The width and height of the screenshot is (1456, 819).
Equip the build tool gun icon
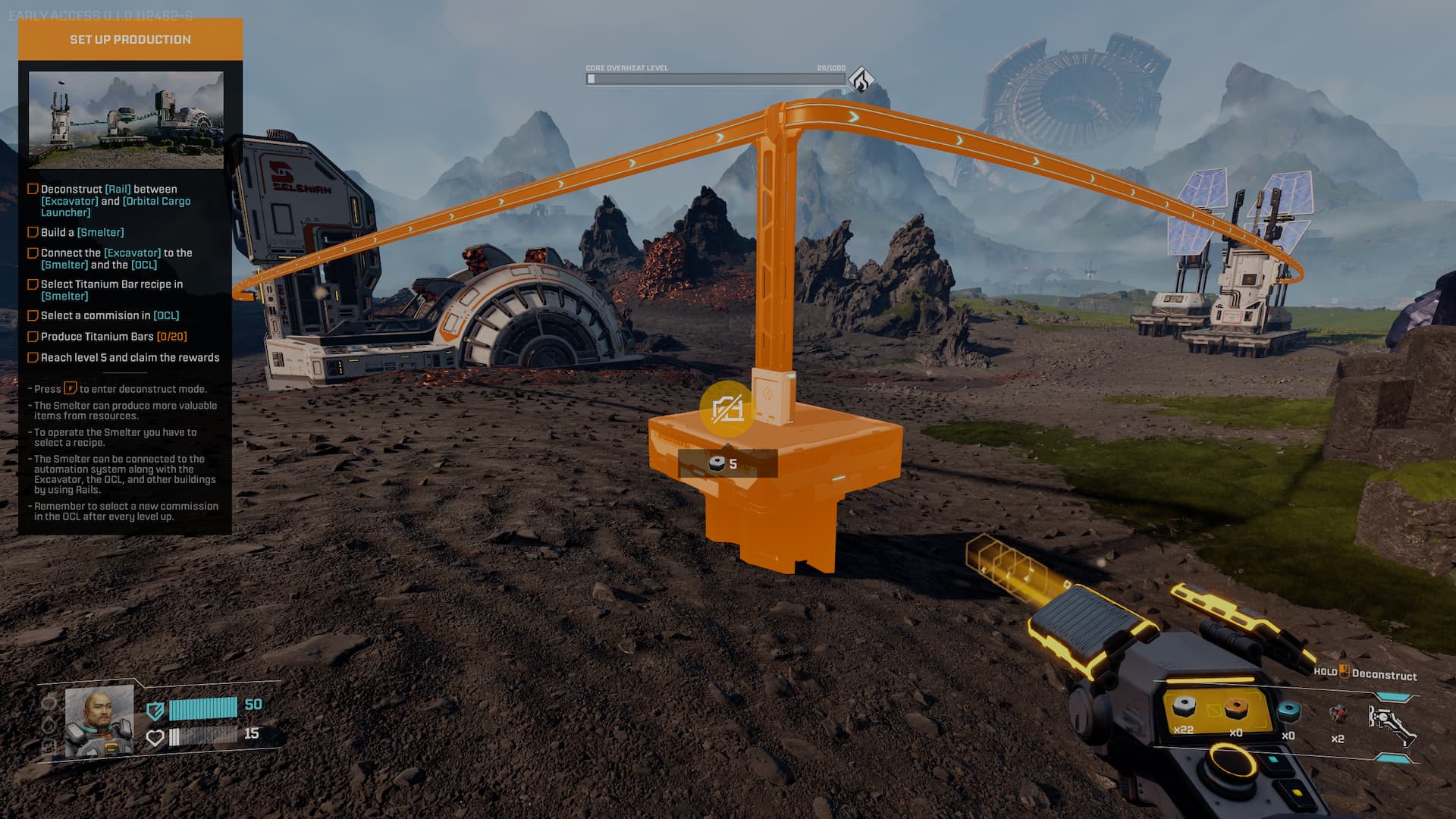1391,723
